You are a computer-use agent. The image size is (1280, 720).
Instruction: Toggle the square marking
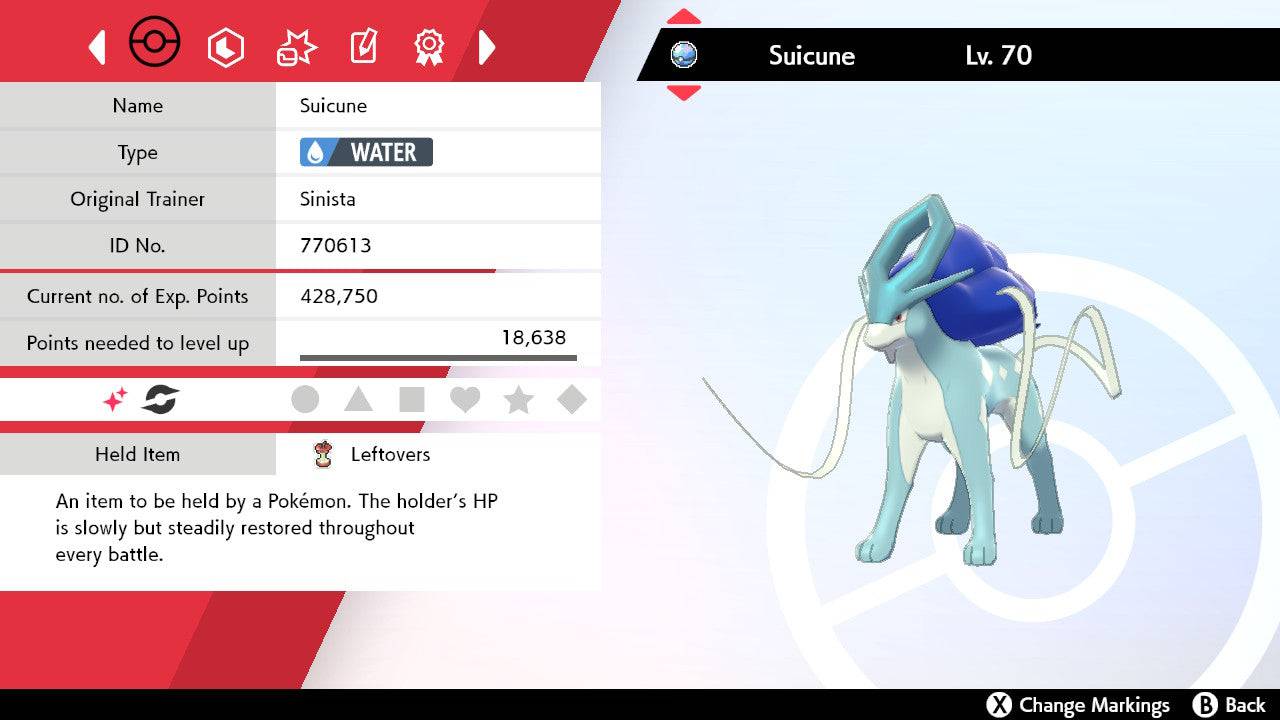pyautogui.click(x=411, y=400)
